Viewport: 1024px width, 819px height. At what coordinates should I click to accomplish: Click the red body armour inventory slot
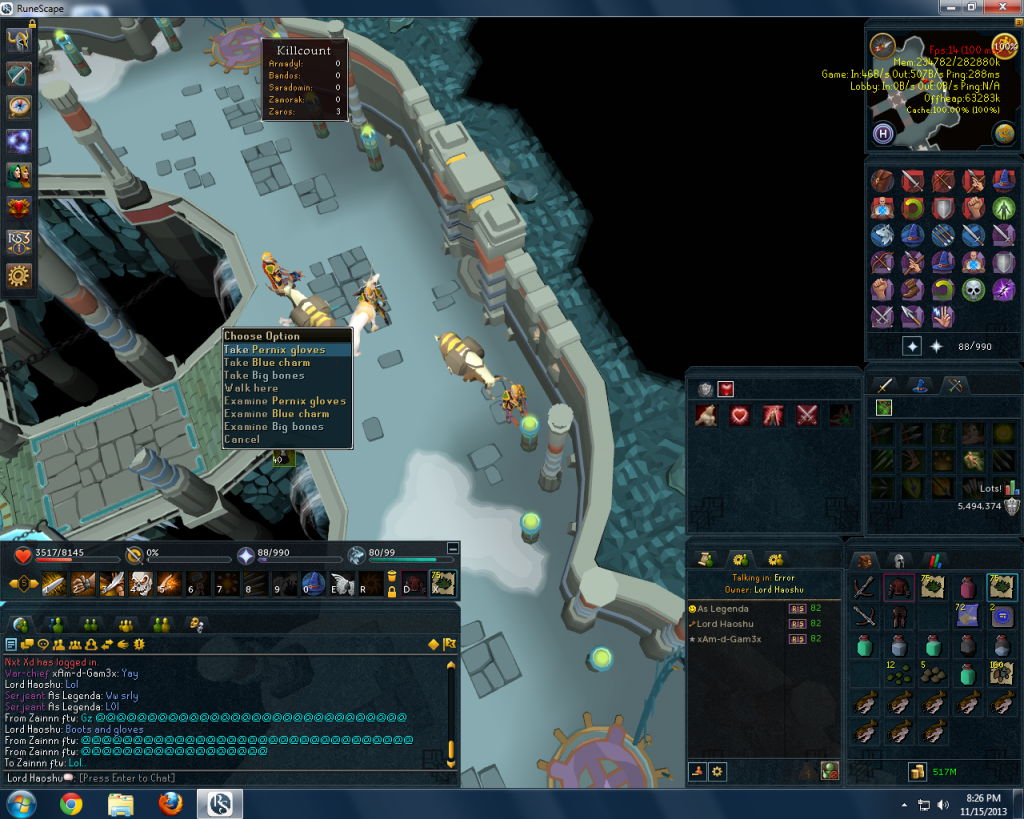click(x=899, y=589)
